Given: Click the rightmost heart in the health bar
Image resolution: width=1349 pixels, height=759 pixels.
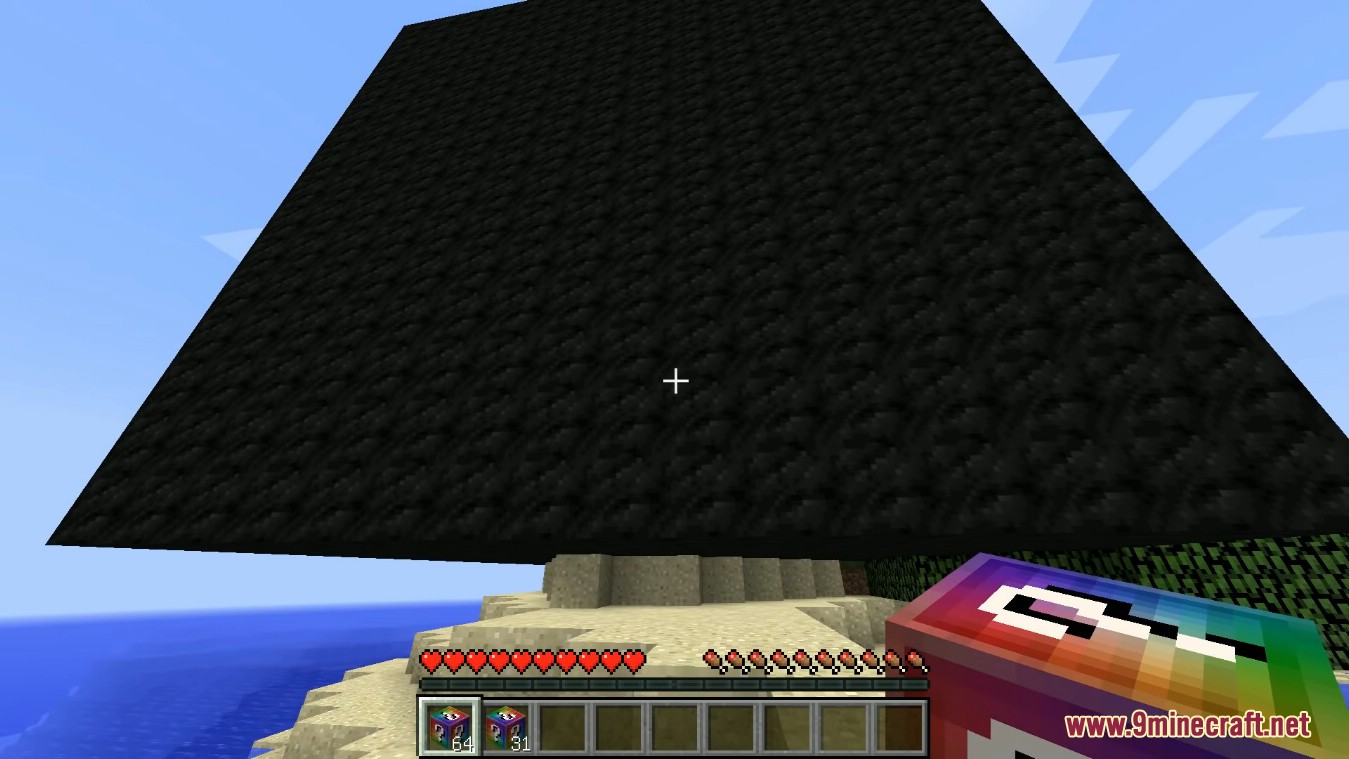Looking at the screenshot, I should click(x=632, y=662).
